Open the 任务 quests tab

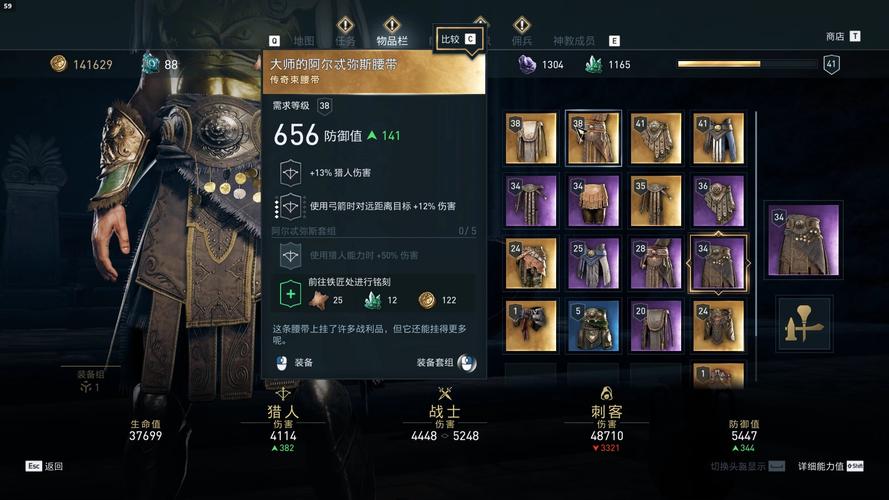346,41
